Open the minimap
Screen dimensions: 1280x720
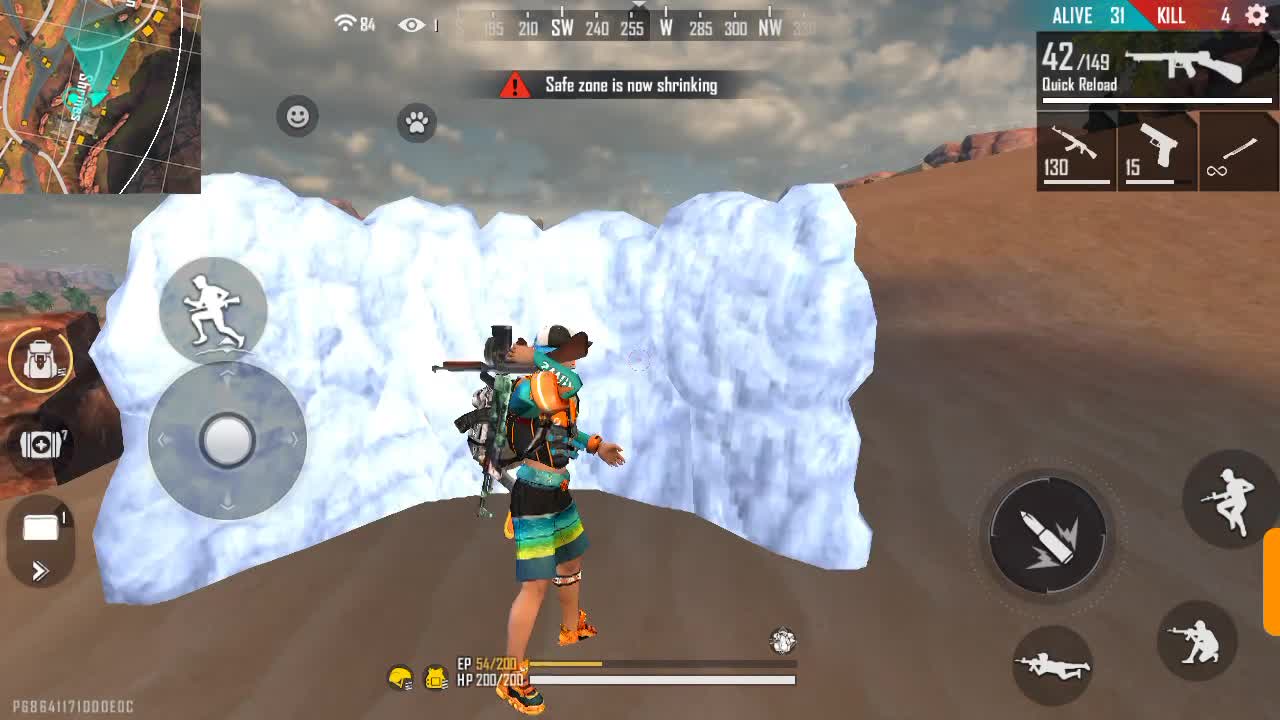100,96
